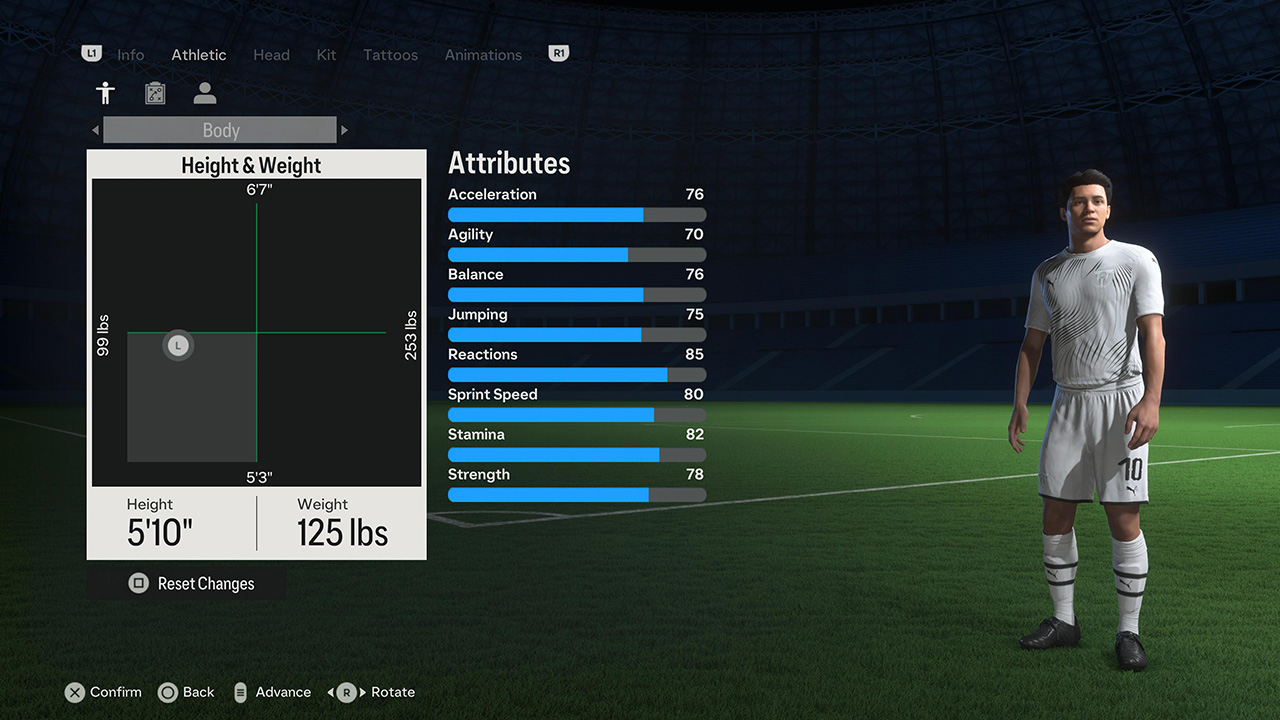The image size is (1280, 720).
Task: Click the left arrow beside Body selector
Action: coord(95,130)
